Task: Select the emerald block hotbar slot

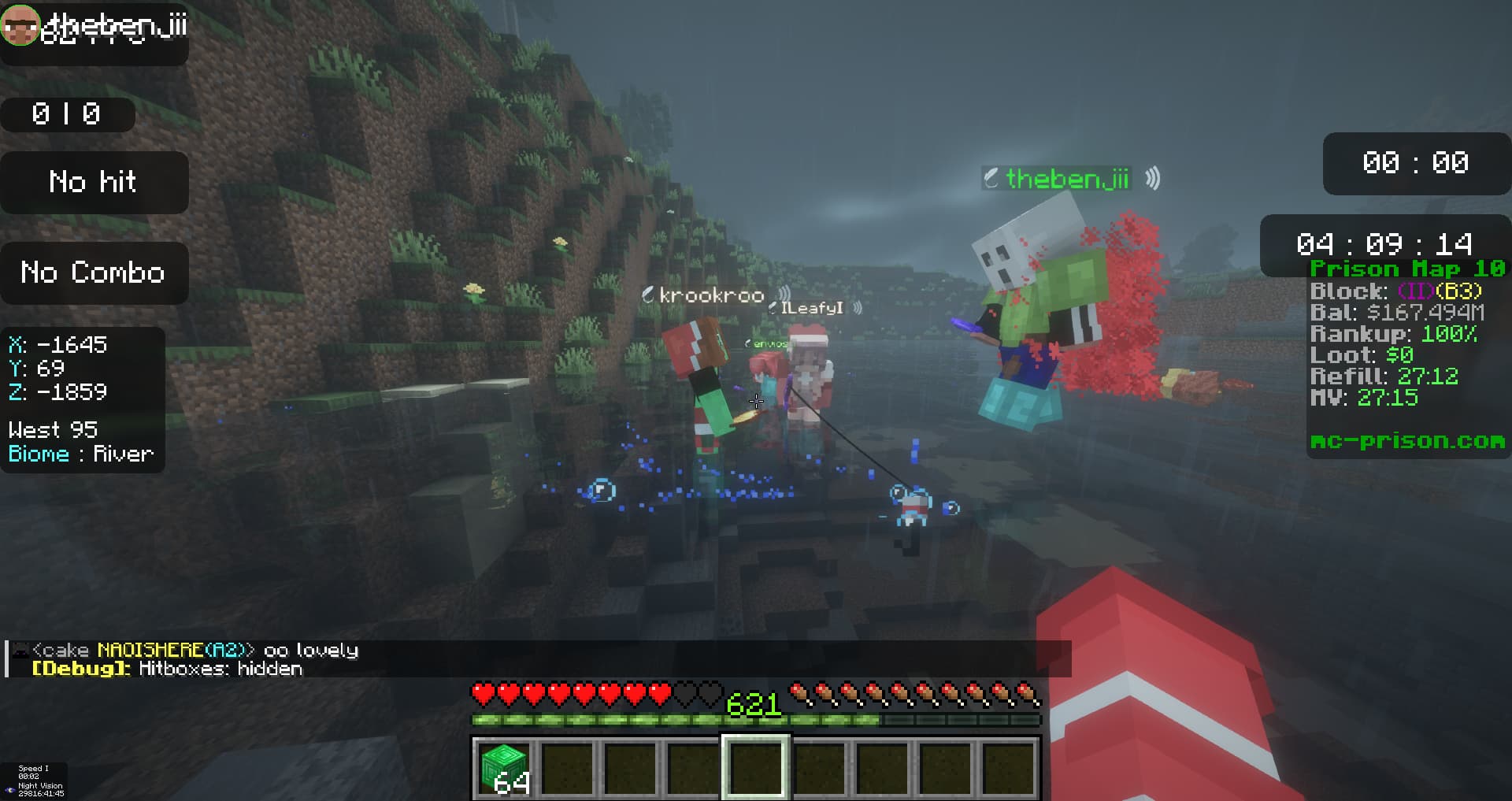Action: (x=504, y=767)
